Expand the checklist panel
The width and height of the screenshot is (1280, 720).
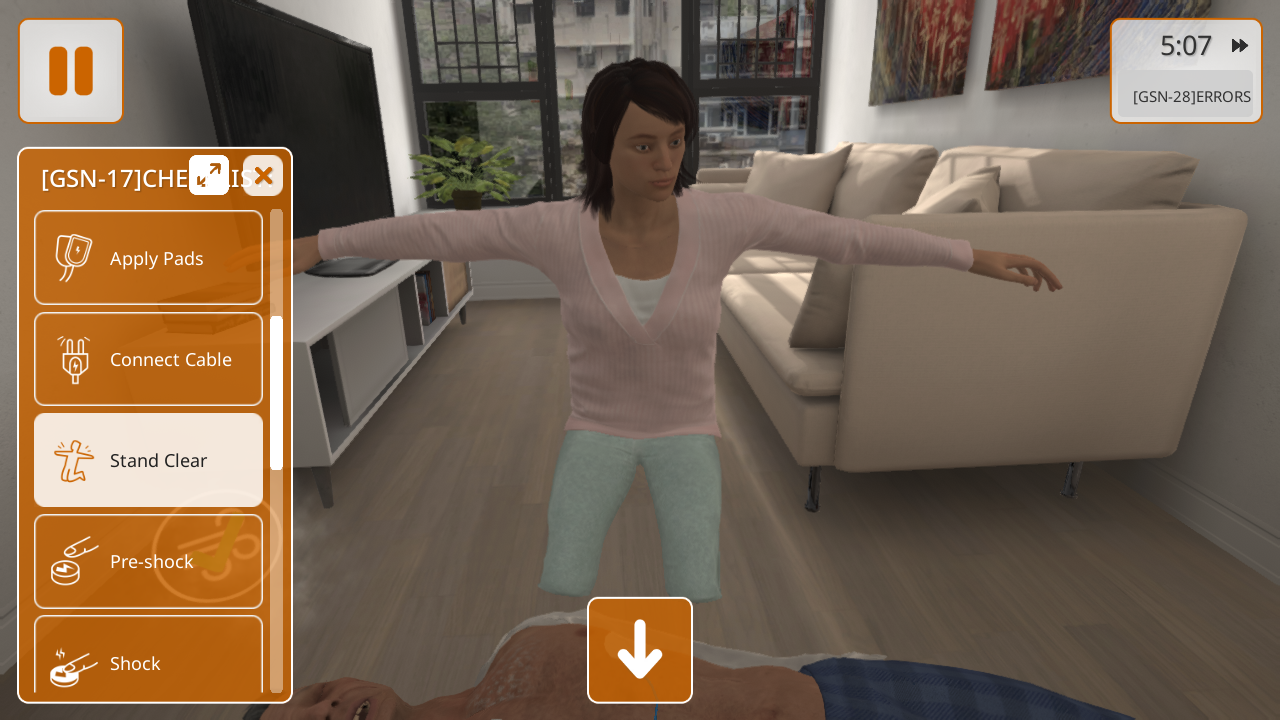point(209,175)
